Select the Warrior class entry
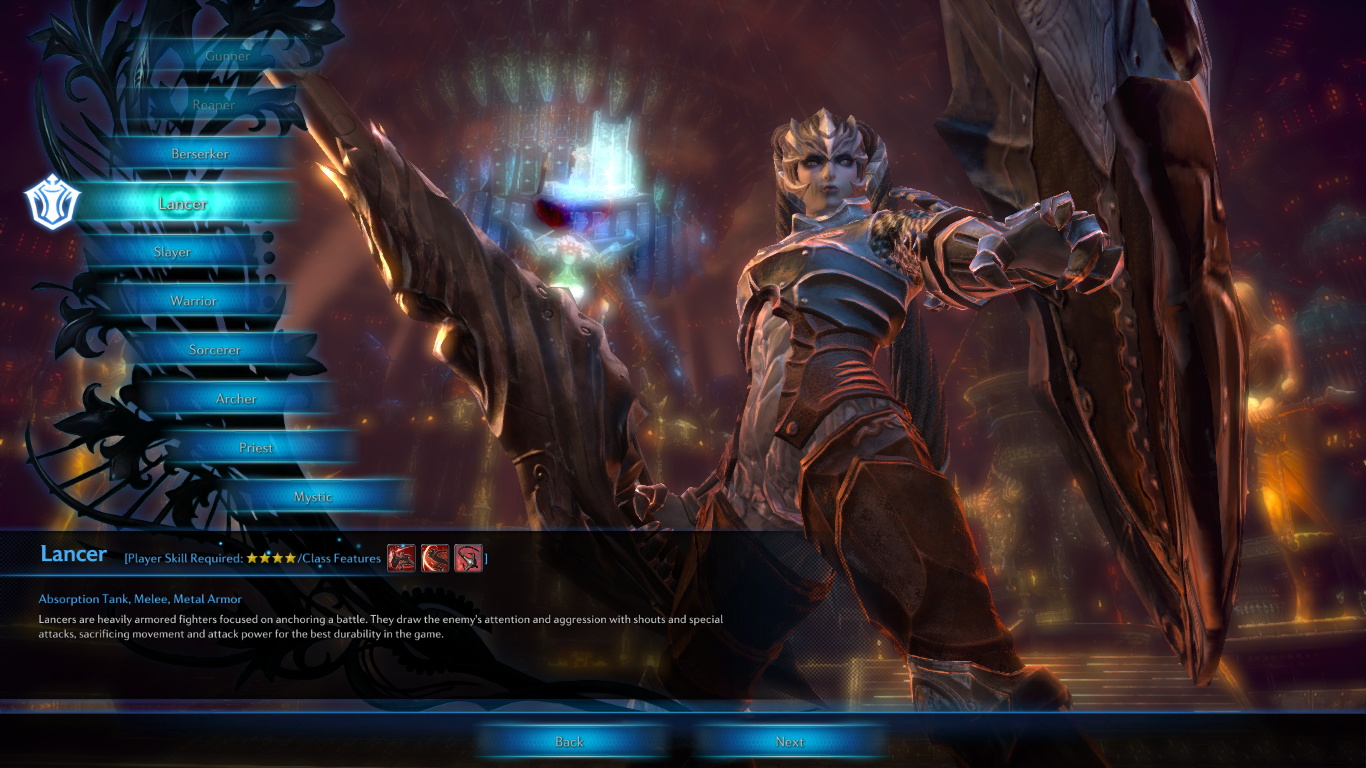This screenshot has width=1366, height=768. 193,301
